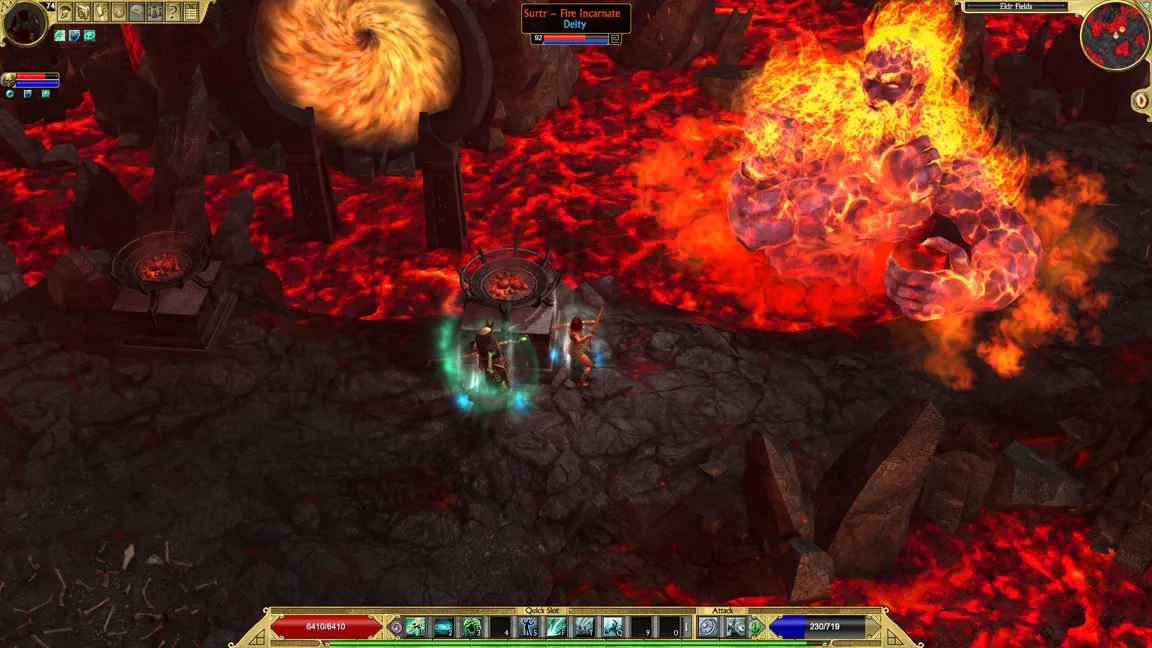Viewport: 1152px width, 648px height.
Task: Activate the skill in quick slot 2
Action: pyautogui.click(x=443, y=627)
